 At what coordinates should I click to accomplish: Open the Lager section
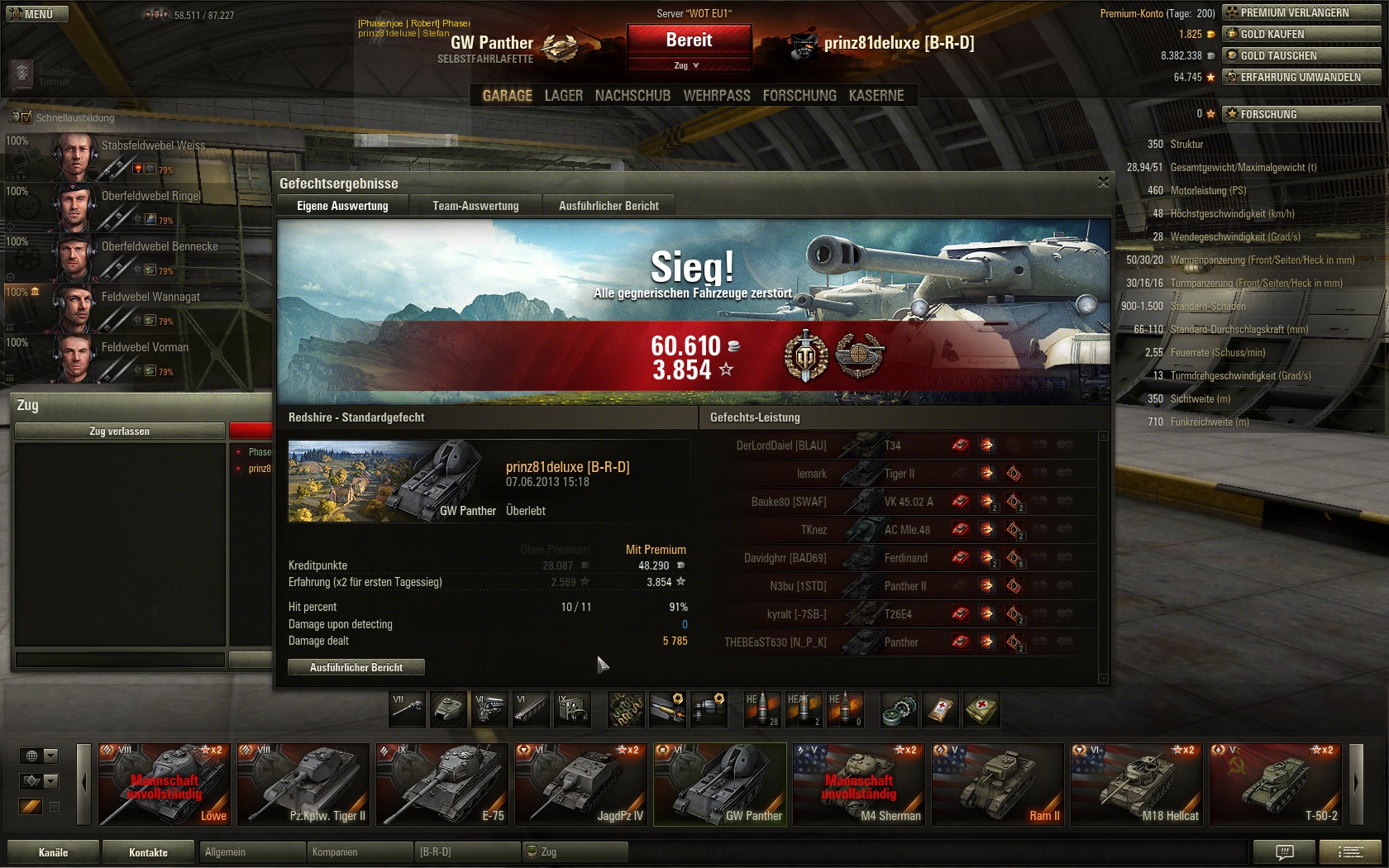point(563,96)
